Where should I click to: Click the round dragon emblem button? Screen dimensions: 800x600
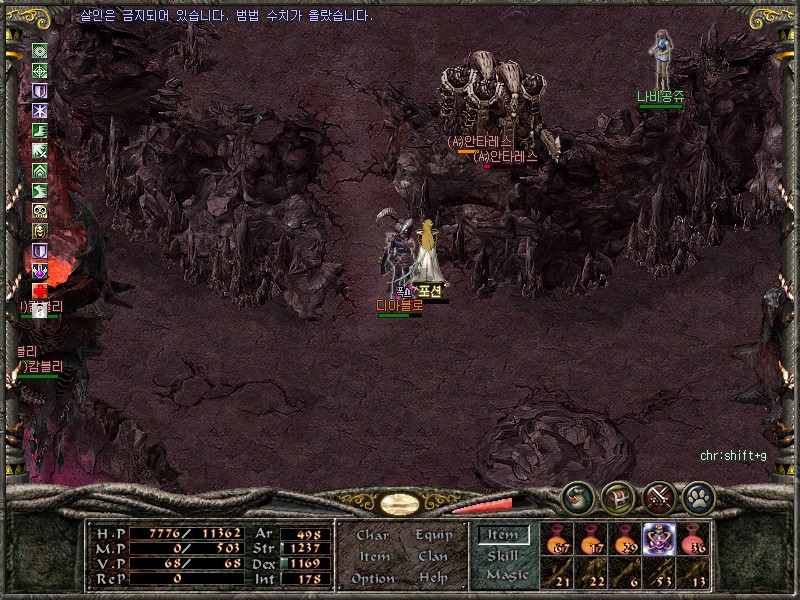coord(577,495)
